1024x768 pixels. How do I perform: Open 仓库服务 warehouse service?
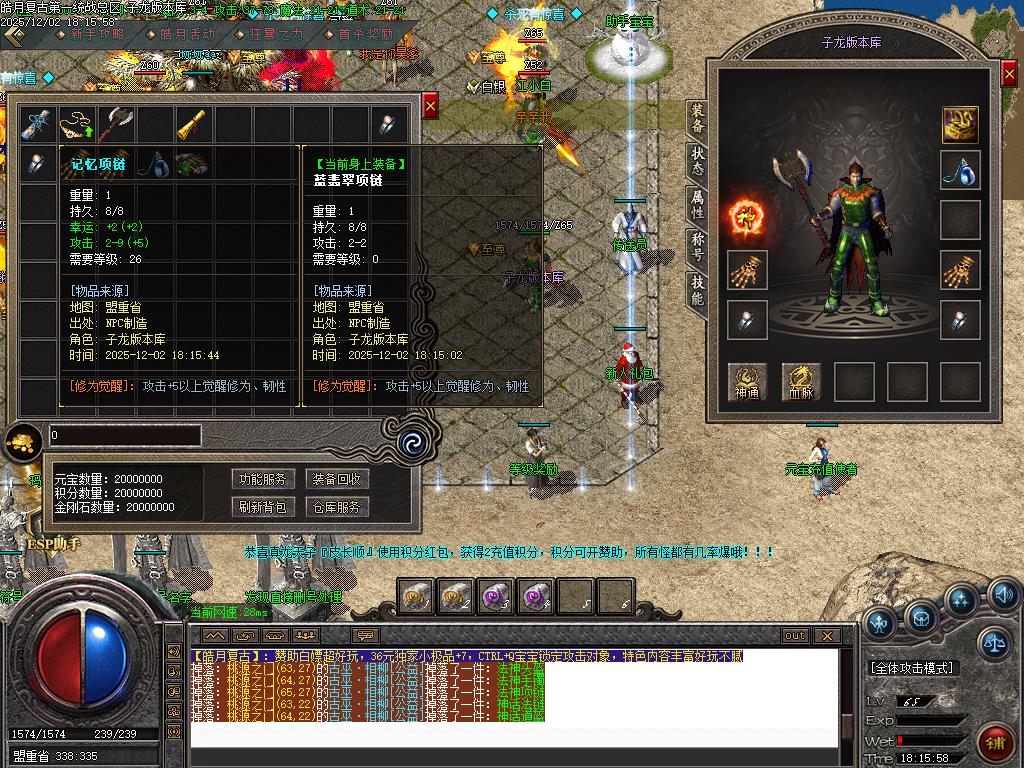[x=337, y=507]
